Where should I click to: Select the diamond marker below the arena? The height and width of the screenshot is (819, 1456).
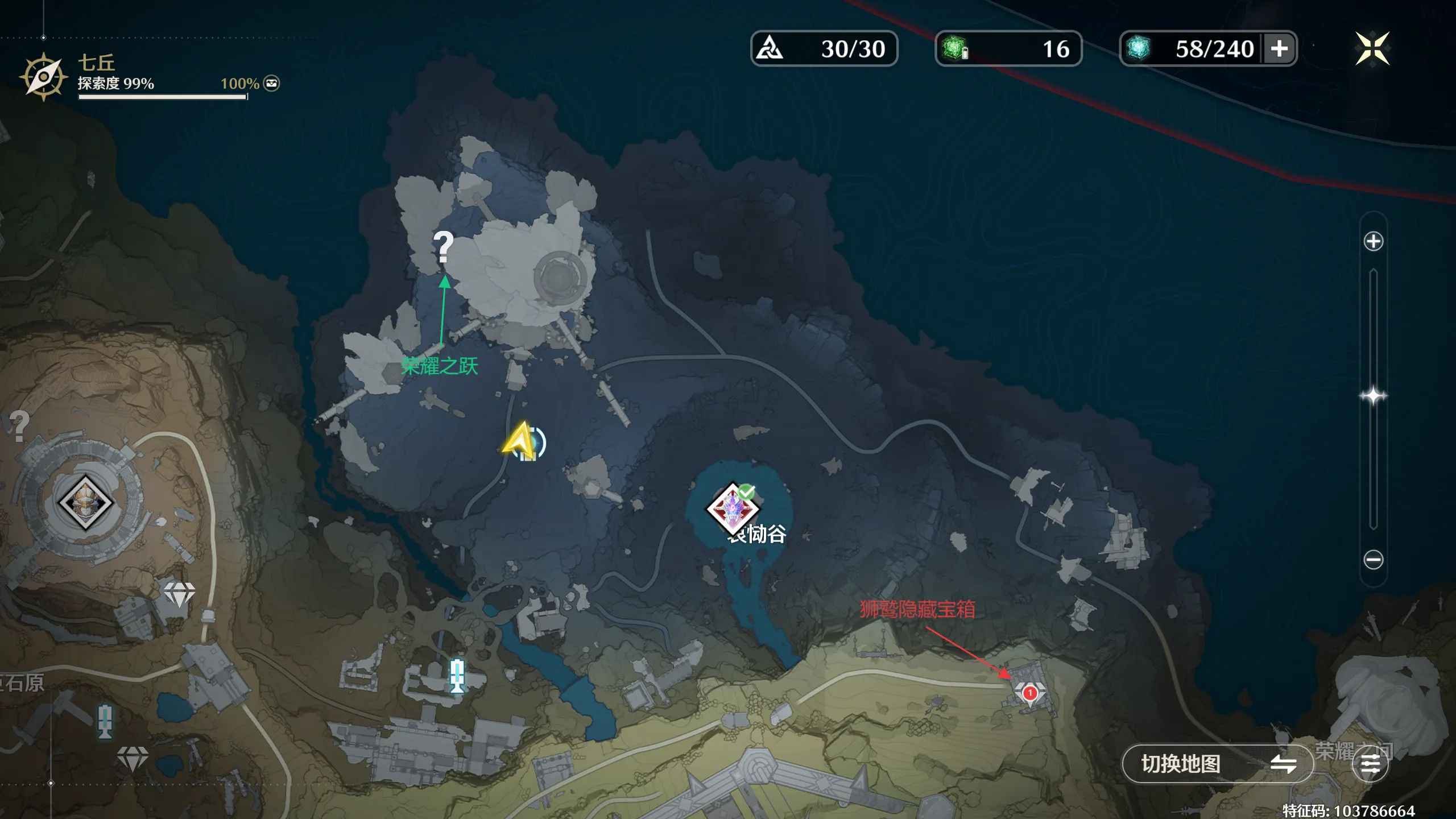pos(179,594)
